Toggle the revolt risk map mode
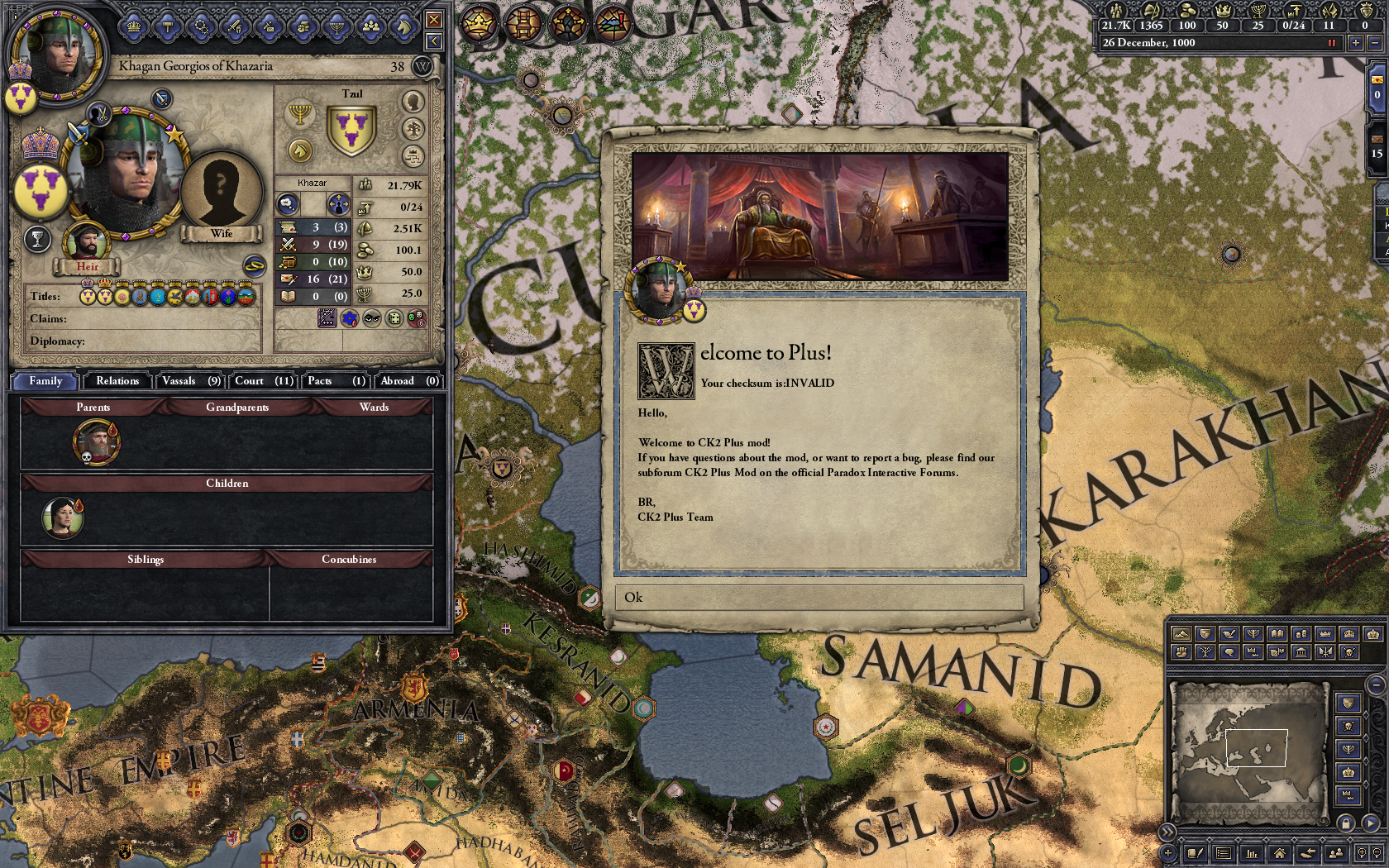Image resolution: width=1389 pixels, height=868 pixels. point(1181,651)
